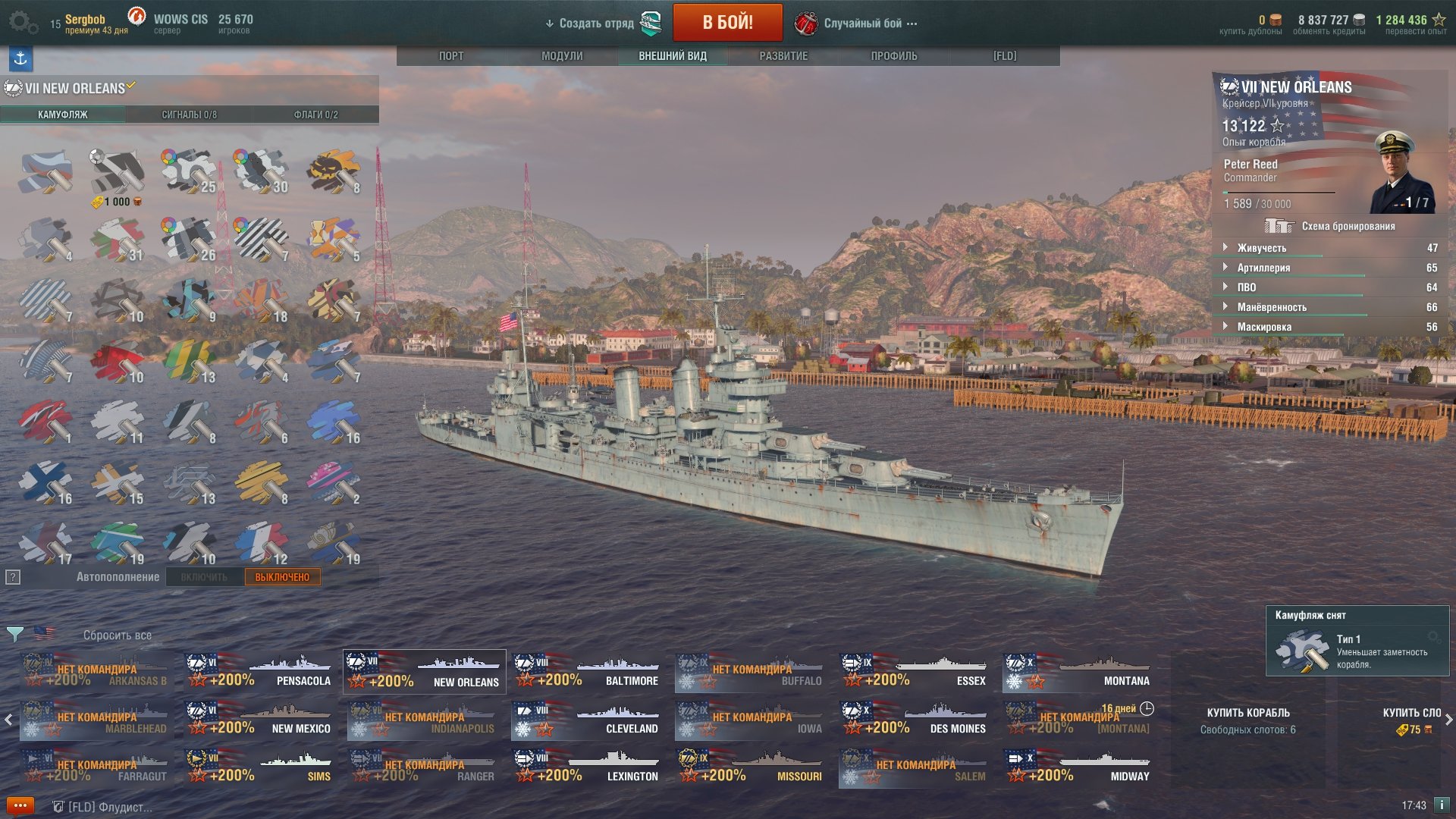Image resolution: width=1456 pixels, height=819 pixels.
Task: Select the Baltimore ship in carousel
Action: 588,672
